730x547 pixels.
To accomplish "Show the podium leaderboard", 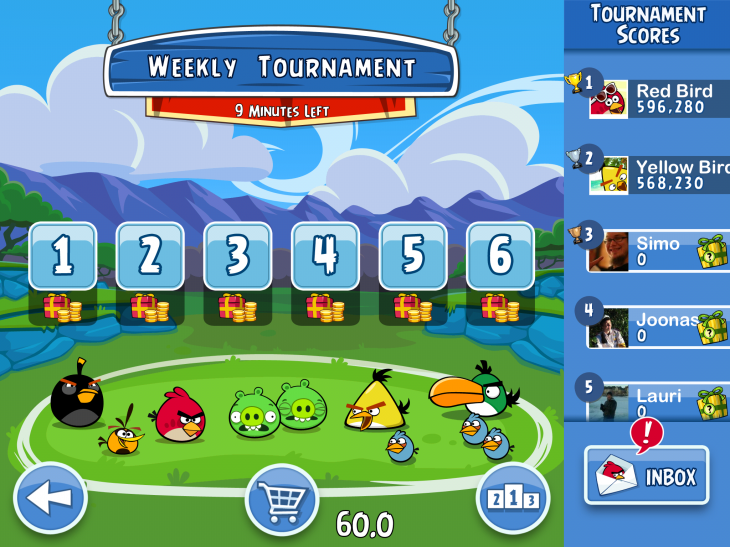I will (514, 496).
